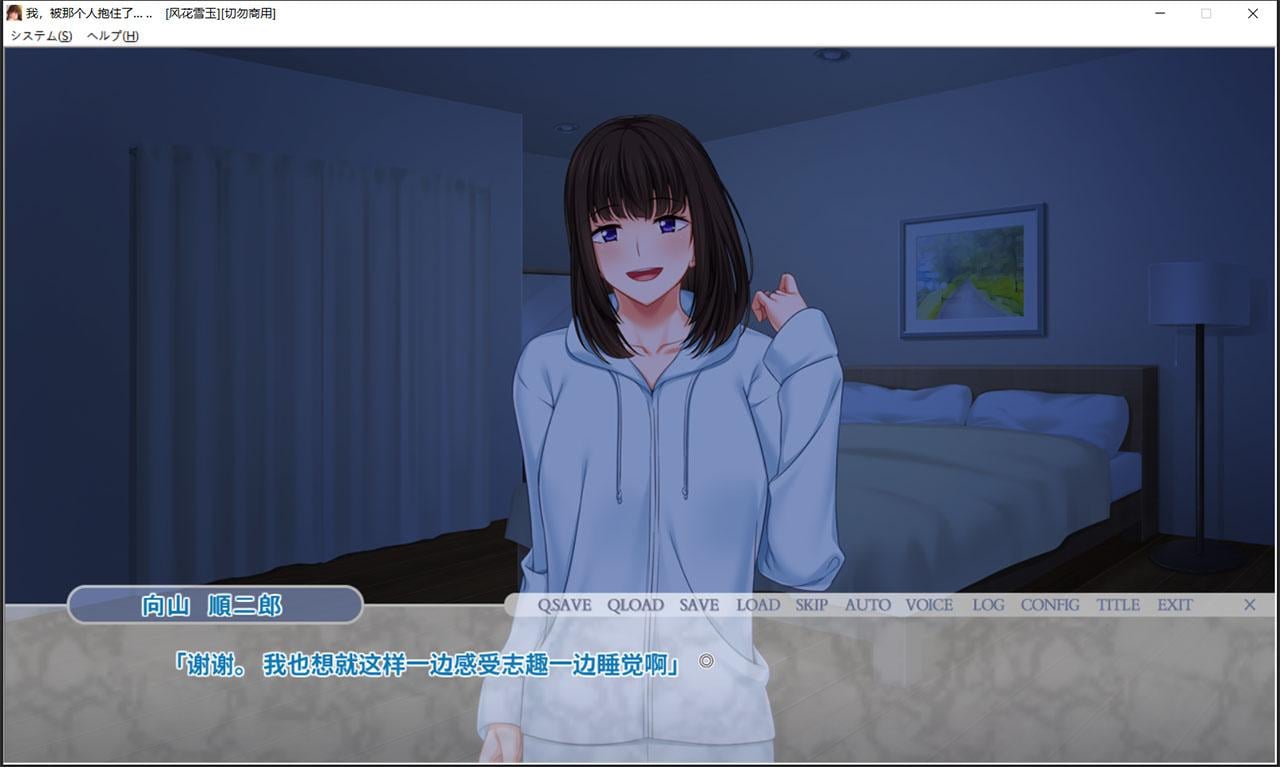The image size is (1280, 767).
Task: Open the CONFIG settings screen
Action: [x=1049, y=604]
